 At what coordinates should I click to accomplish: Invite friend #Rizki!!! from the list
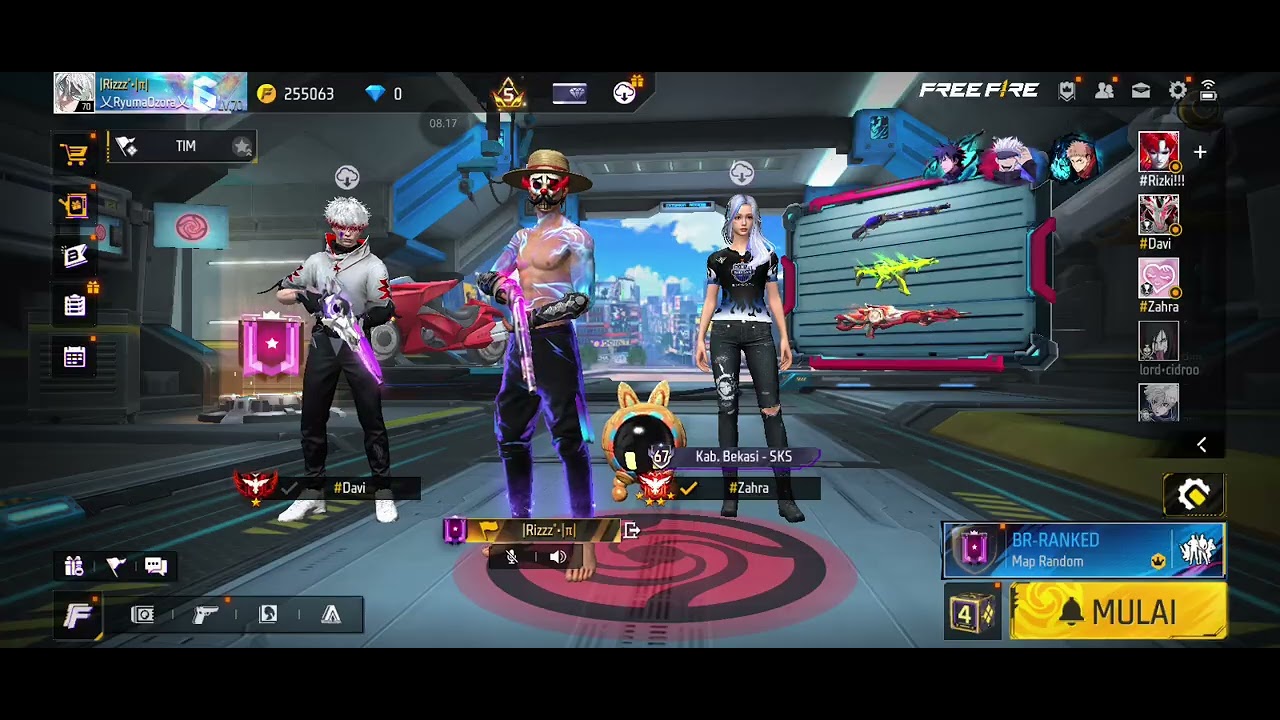pyautogui.click(x=1158, y=152)
